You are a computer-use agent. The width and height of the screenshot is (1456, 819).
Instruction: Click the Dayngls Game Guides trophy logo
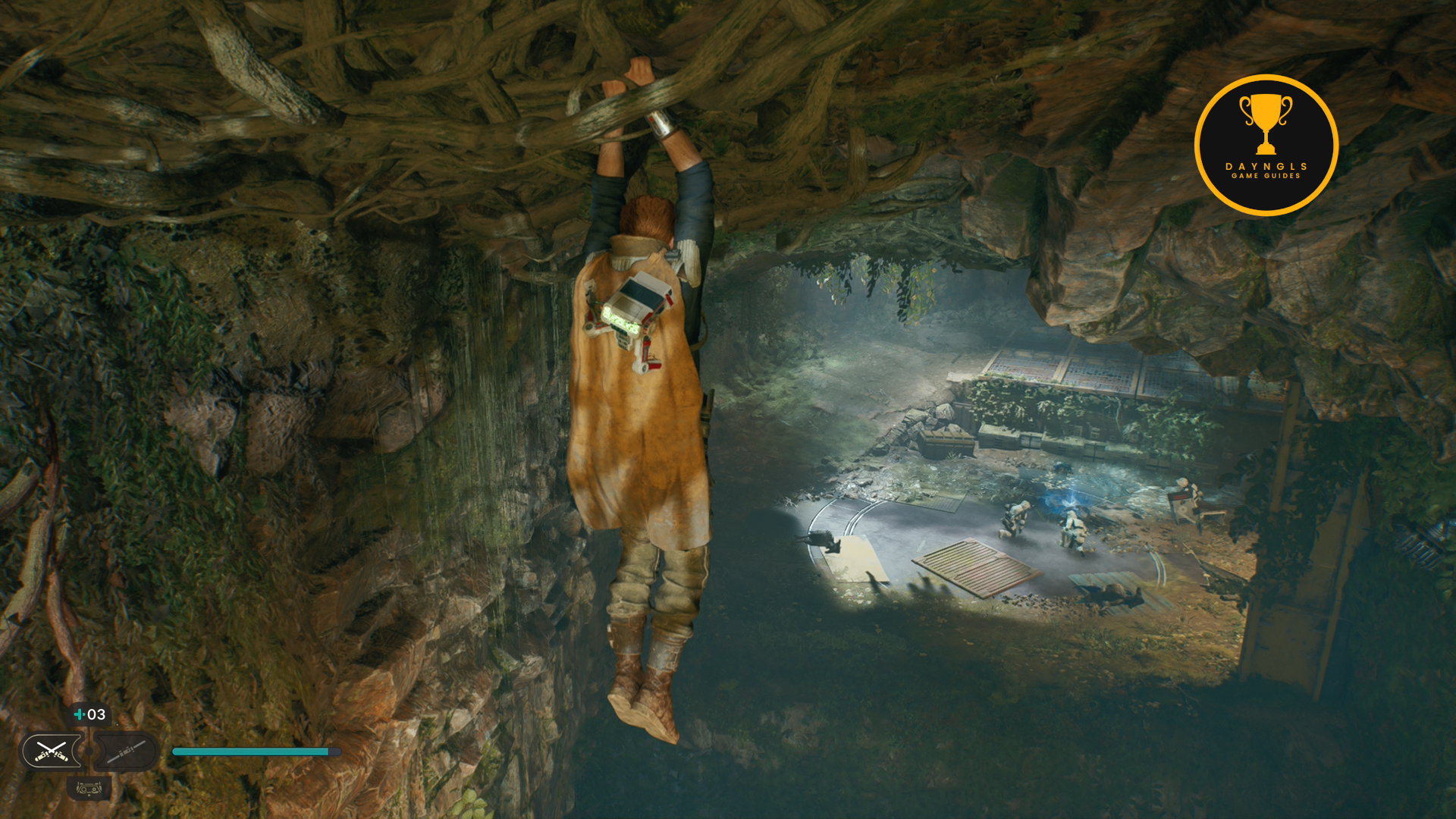point(1266,145)
